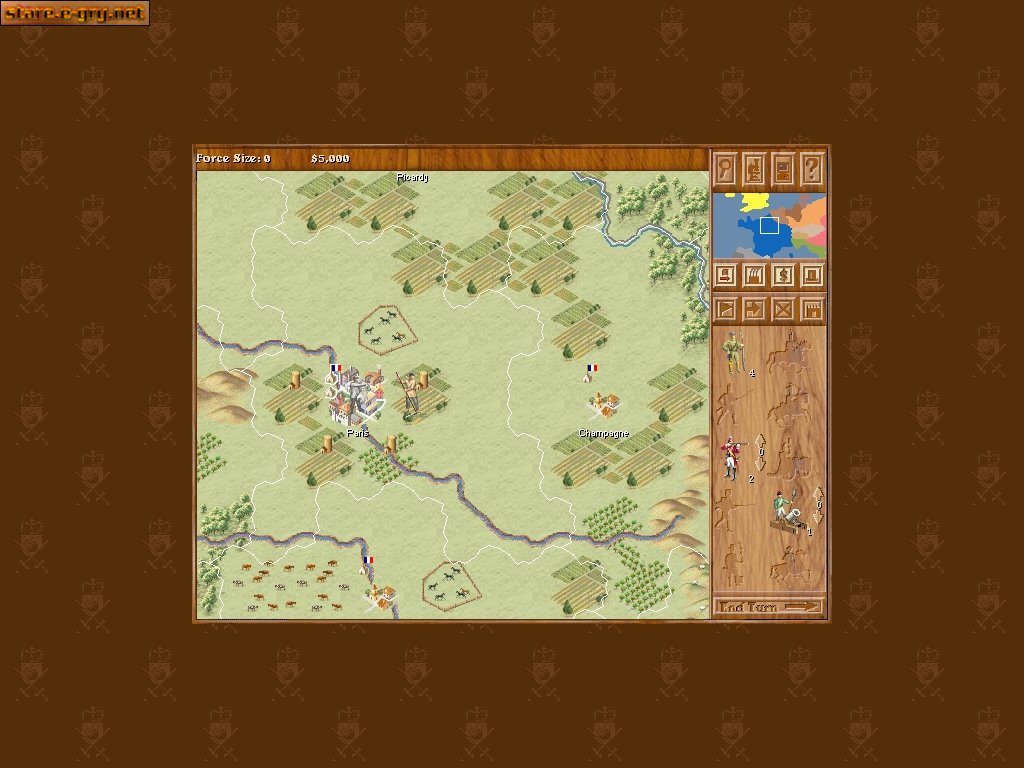Select the fortress castle button
The height and width of the screenshot is (768, 1024).
click(x=813, y=310)
